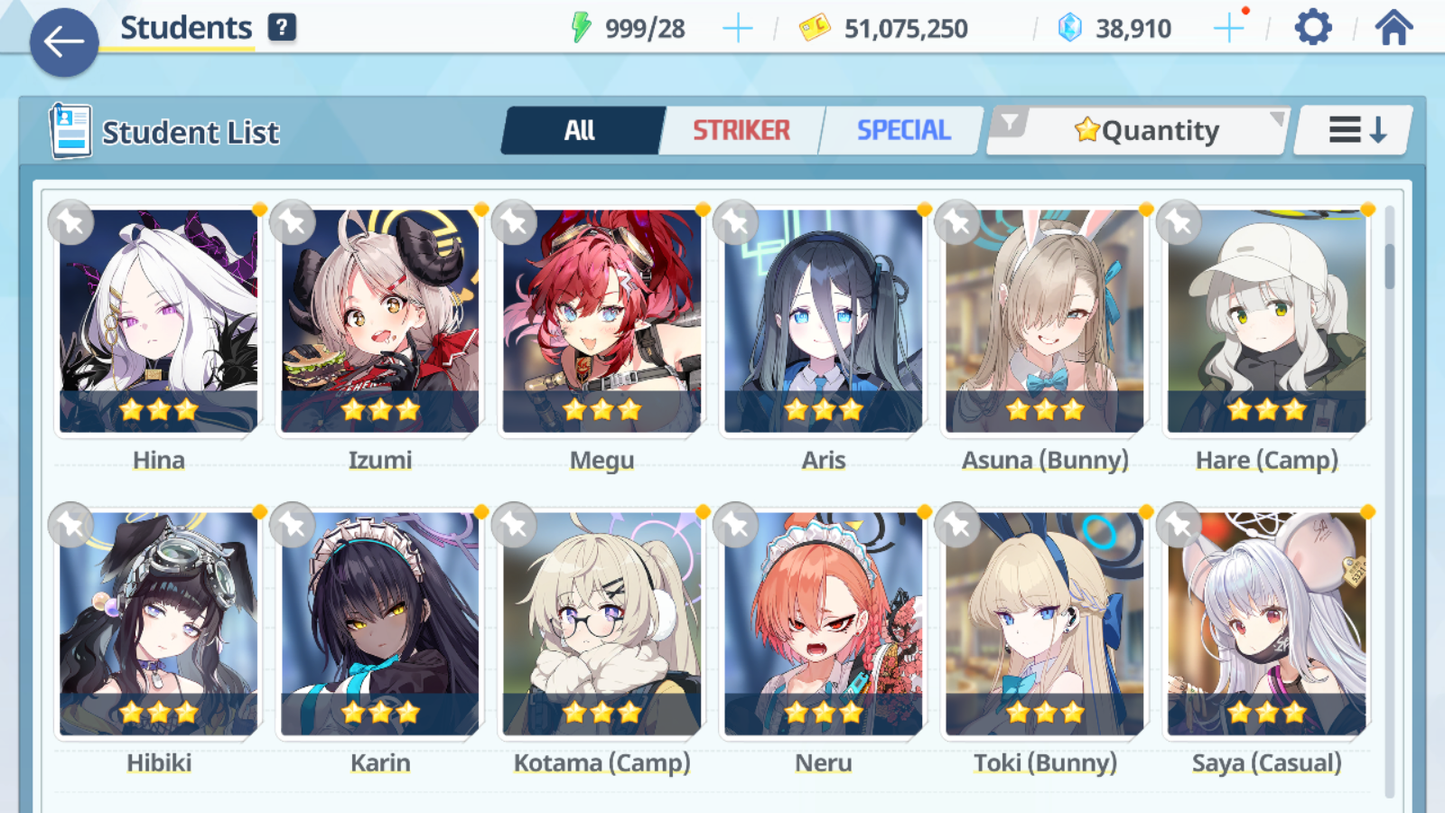Image resolution: width=1445 pixels, height=813 pixels.
Task: Click the Student List roster icon
Action: pyautogui.click(x=72, y=131)
